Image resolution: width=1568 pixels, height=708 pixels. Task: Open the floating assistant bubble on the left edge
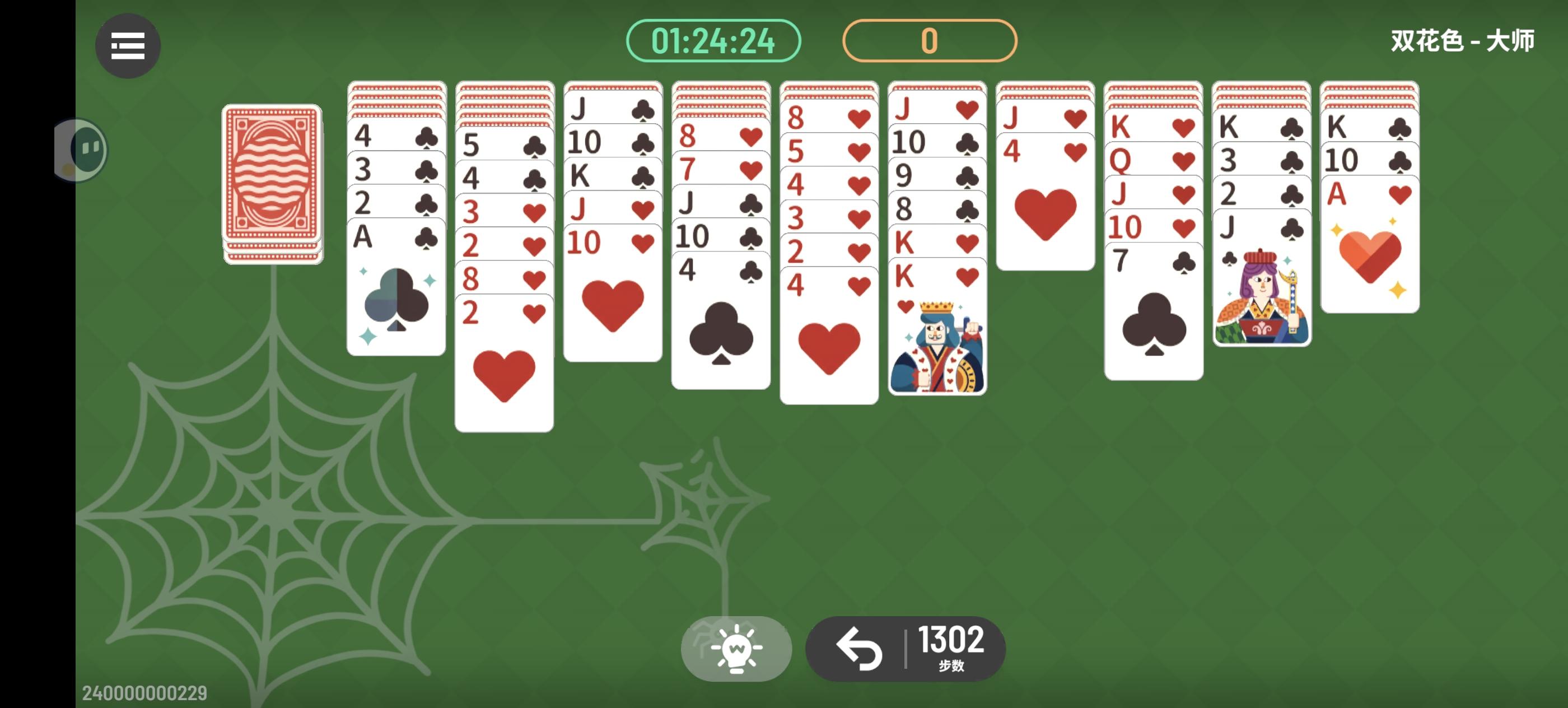pyautogui.click(x=79, y=150)
